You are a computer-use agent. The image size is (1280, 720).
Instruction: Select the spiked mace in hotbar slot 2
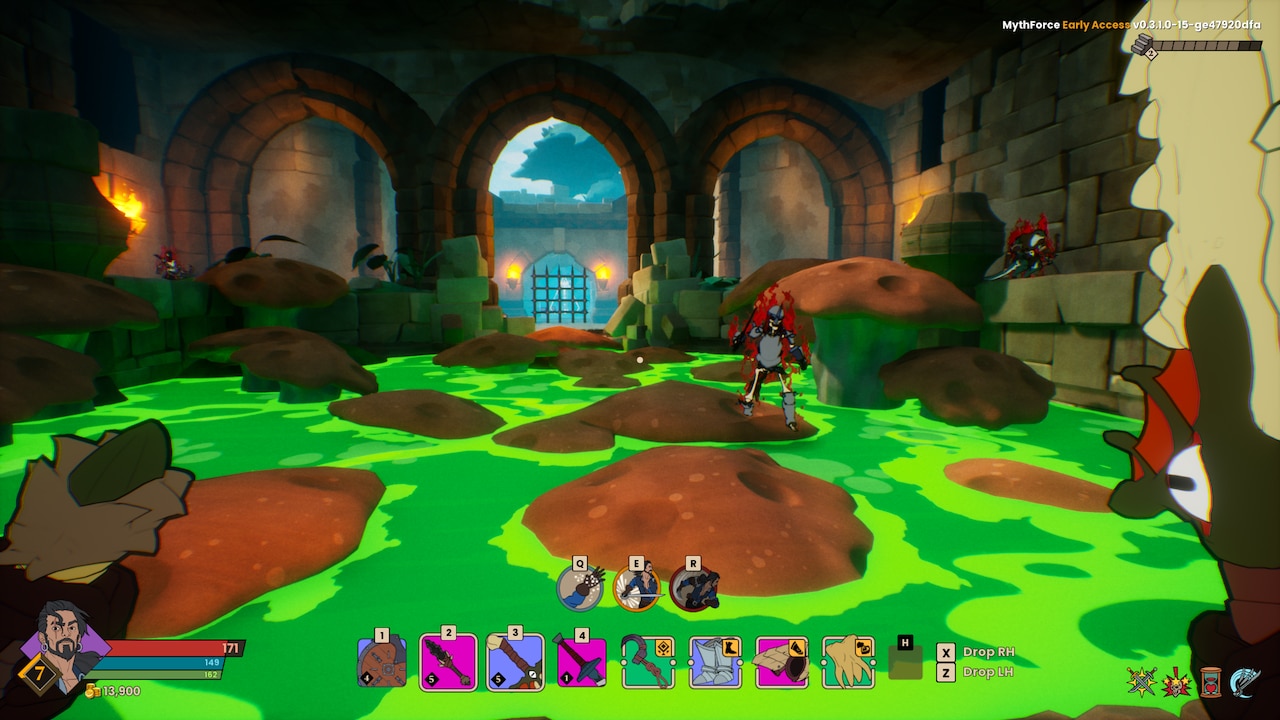click(x=448, y=662)
